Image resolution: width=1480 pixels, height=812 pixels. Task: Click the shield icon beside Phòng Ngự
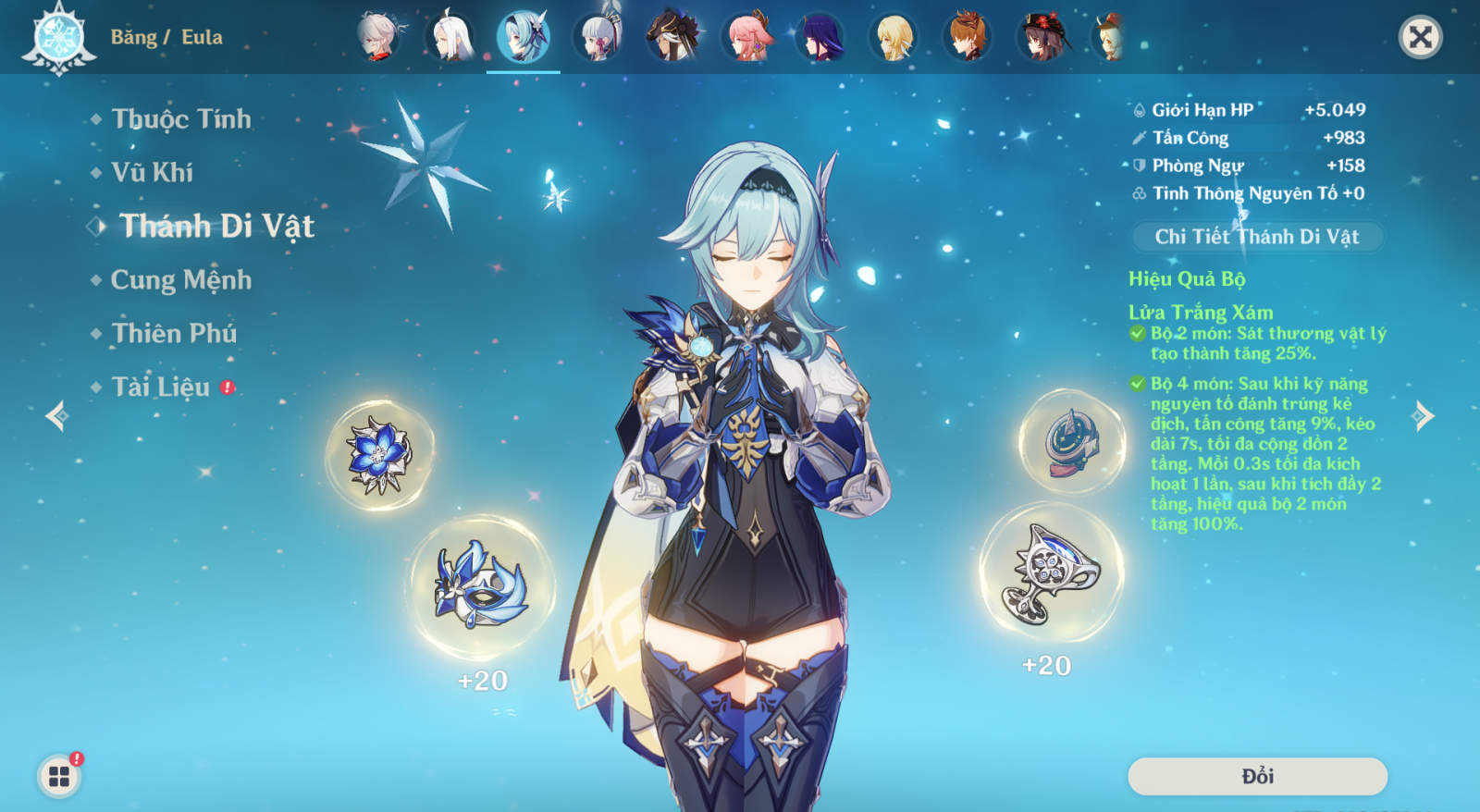click(x=1139, y=166)
